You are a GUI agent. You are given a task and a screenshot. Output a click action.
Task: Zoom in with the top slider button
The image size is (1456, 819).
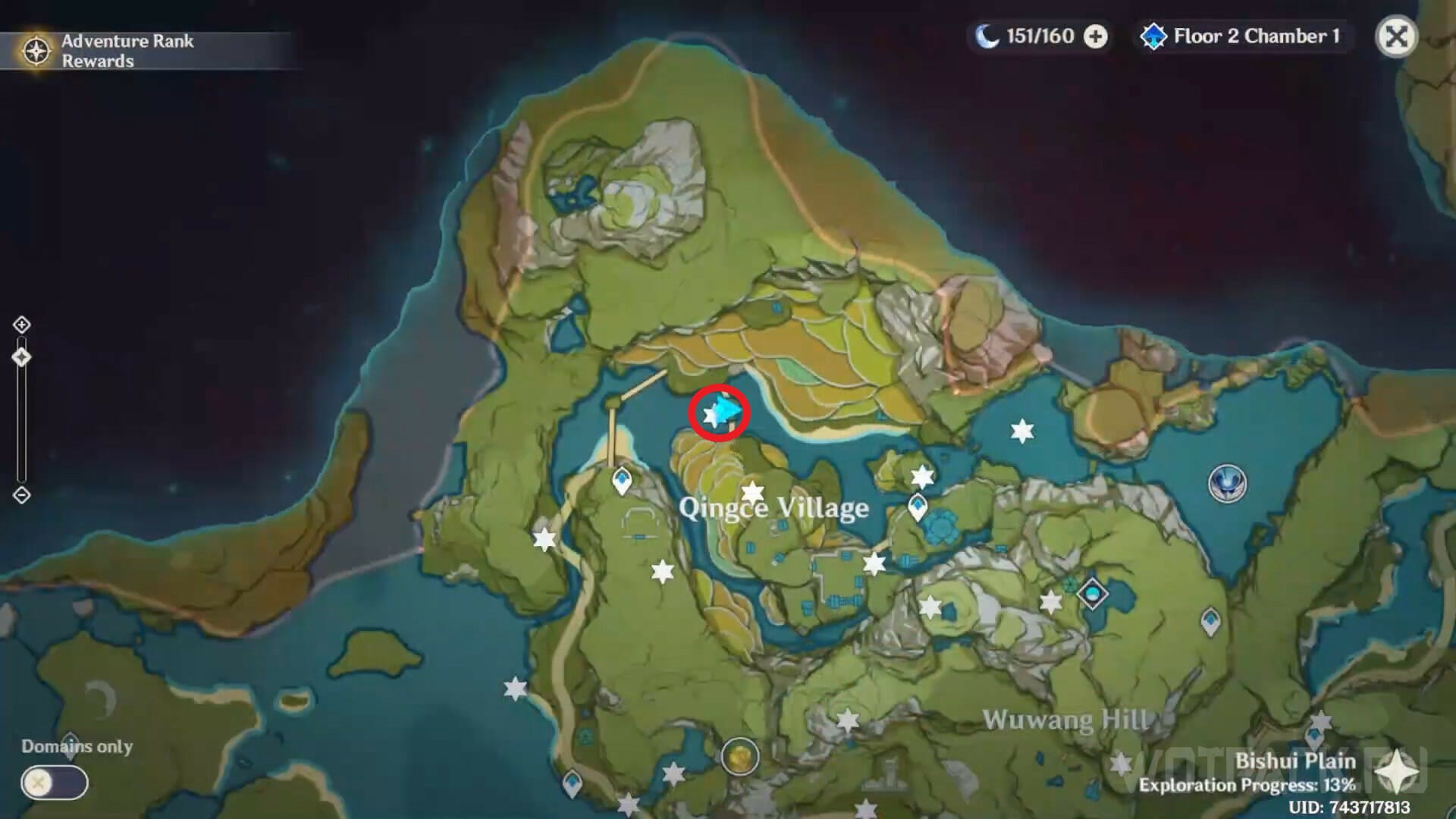(x=21, y=325)
